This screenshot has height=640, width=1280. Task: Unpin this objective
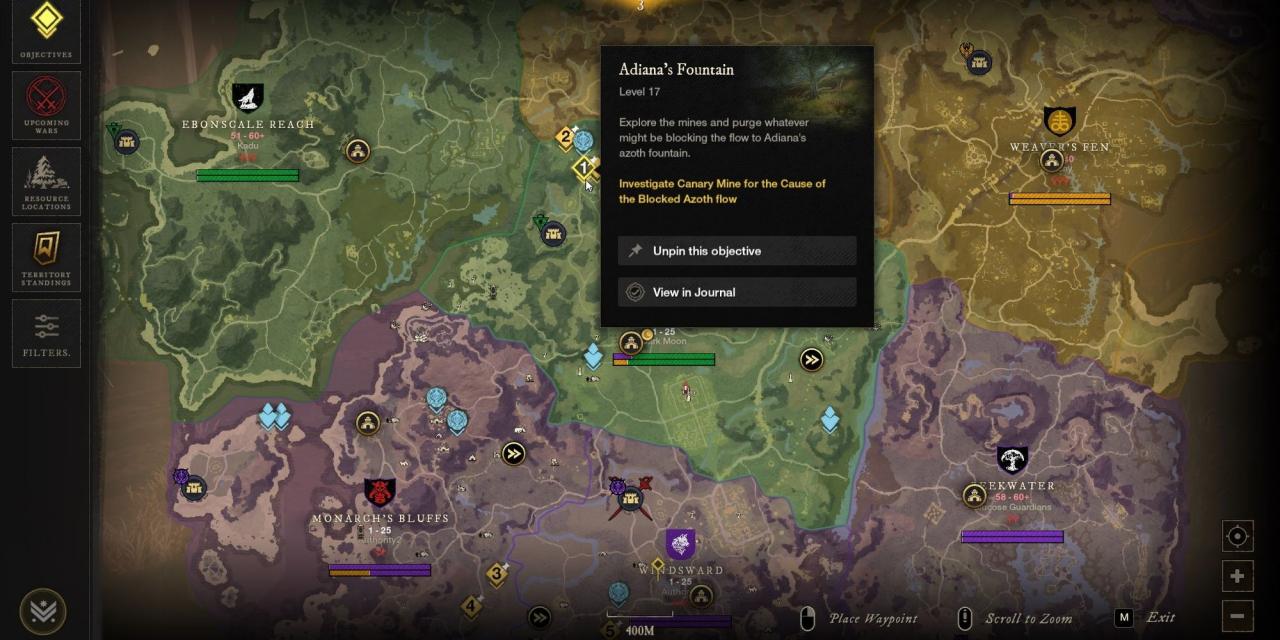(x=737, y=251)
